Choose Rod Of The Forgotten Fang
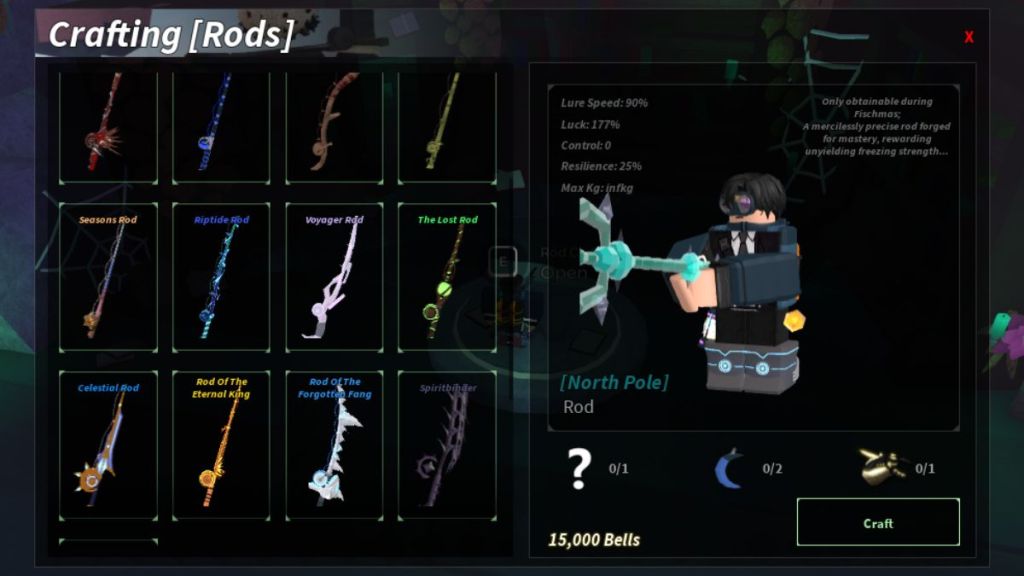Image resolution: width=1024 pixels, height=576 pixels. coord(334,445)
